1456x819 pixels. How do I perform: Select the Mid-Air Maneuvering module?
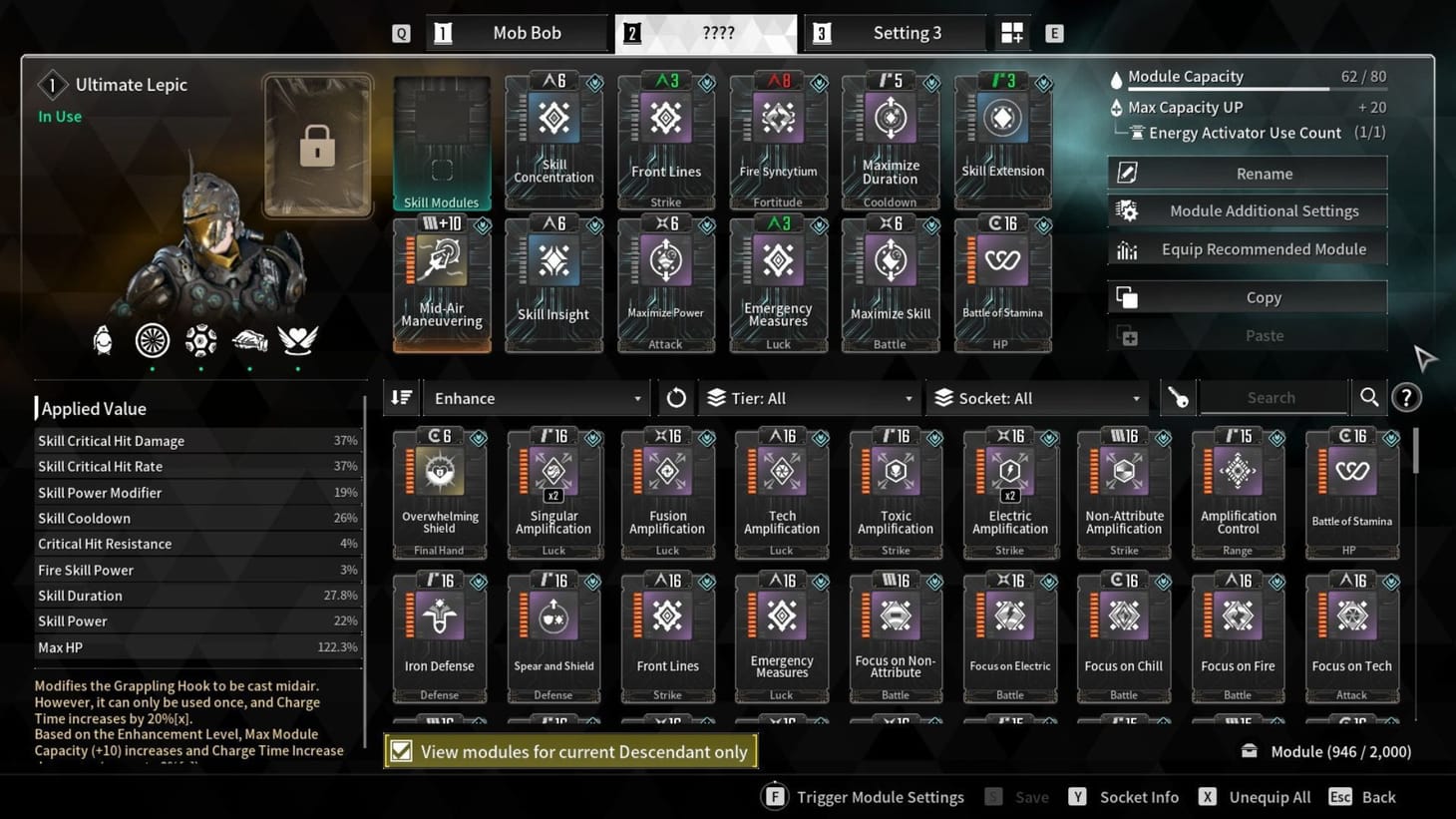point(441,282)
